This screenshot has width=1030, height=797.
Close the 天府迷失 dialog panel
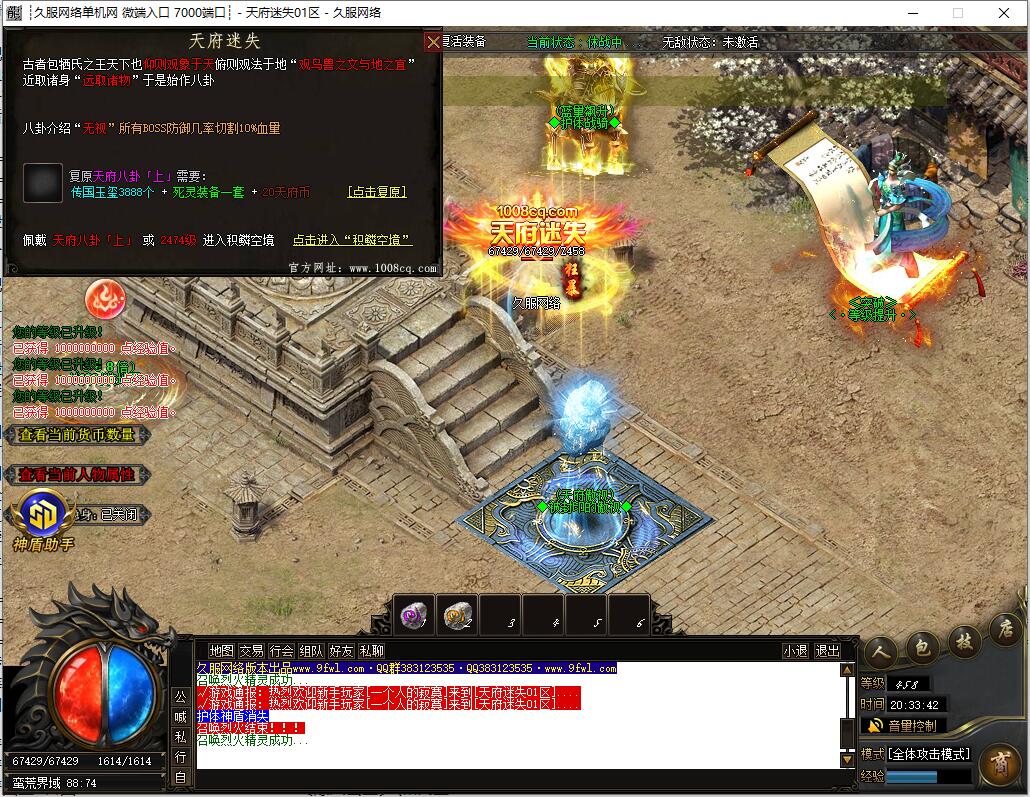pyautogui.click(x=432, y=42)
